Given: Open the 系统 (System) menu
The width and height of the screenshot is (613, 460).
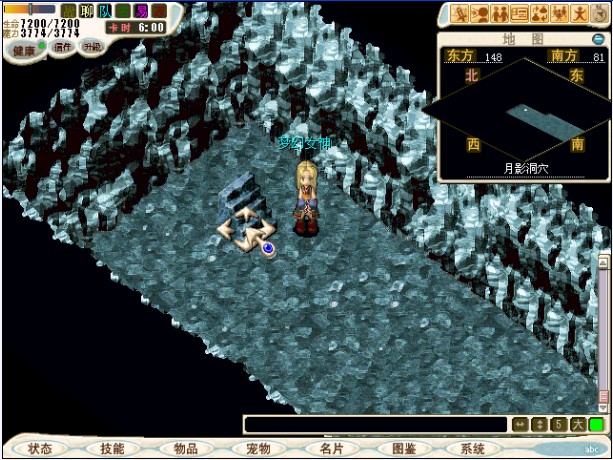Looking at the screenshot, I should tap(474, 449).
